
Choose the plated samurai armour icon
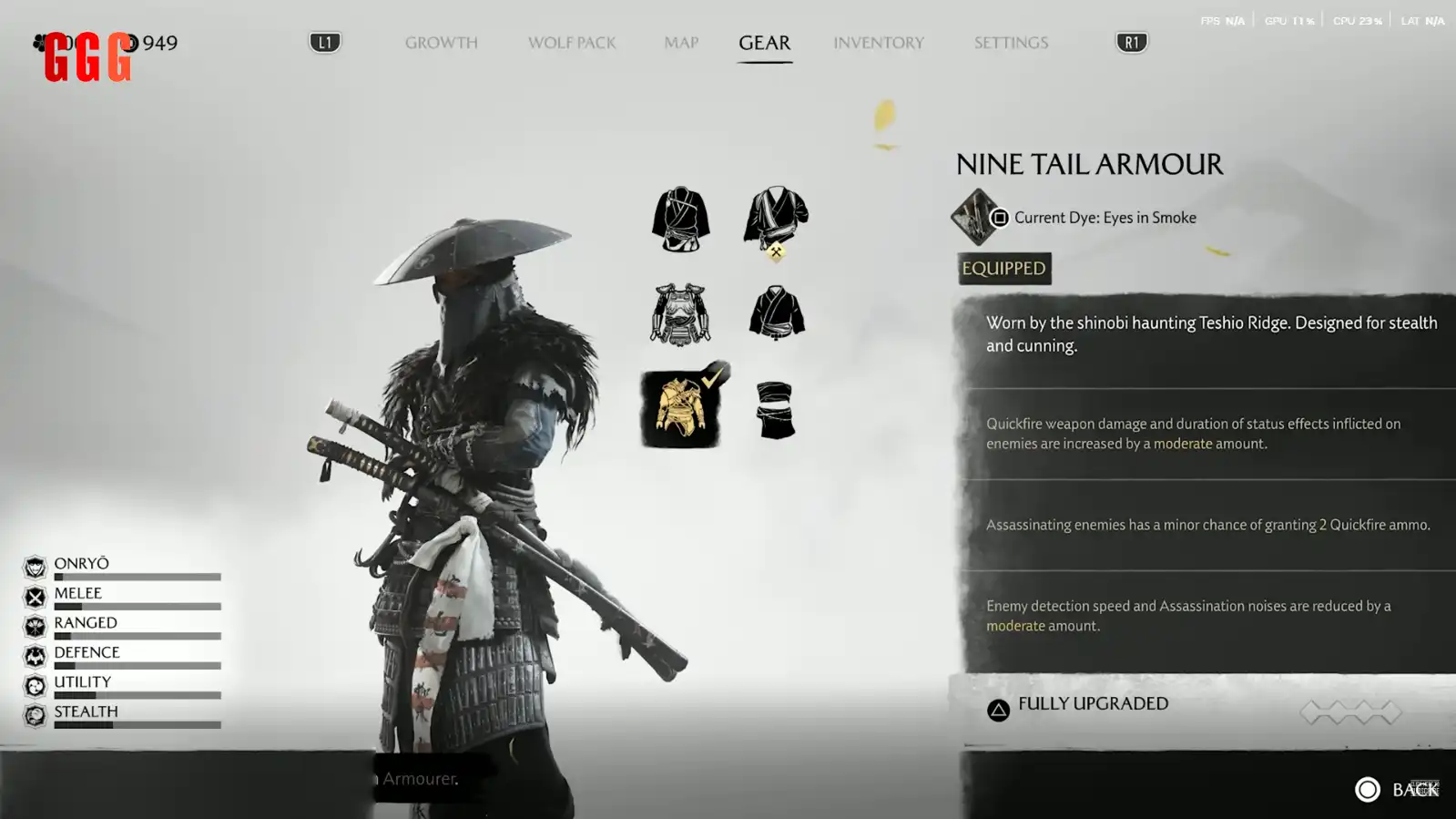(x=680, y=314)
